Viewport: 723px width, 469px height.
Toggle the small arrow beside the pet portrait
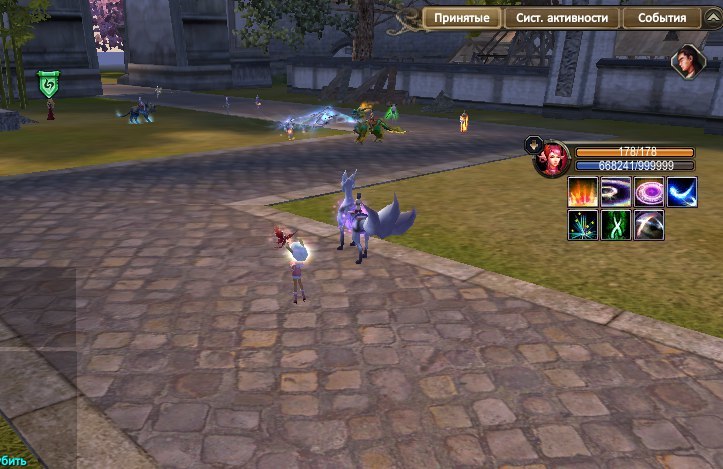tap(532, 143)
